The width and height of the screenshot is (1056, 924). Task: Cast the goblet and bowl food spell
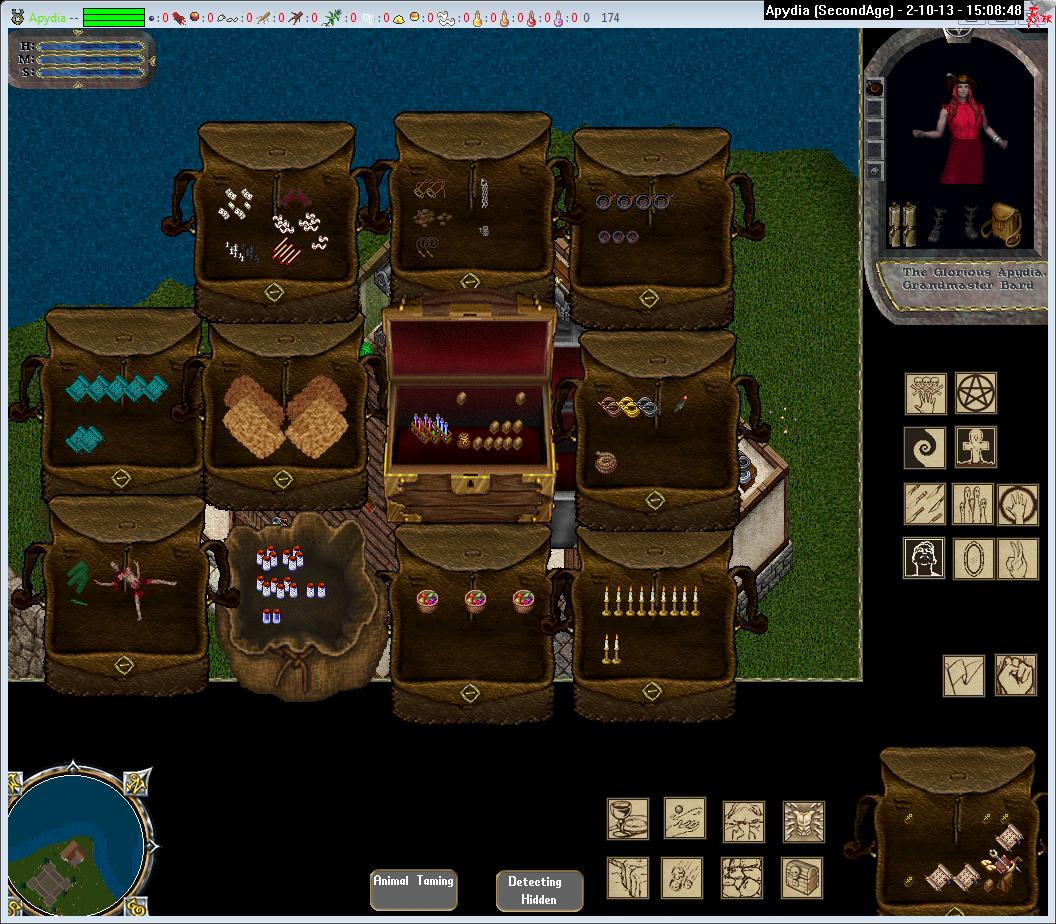627,818
